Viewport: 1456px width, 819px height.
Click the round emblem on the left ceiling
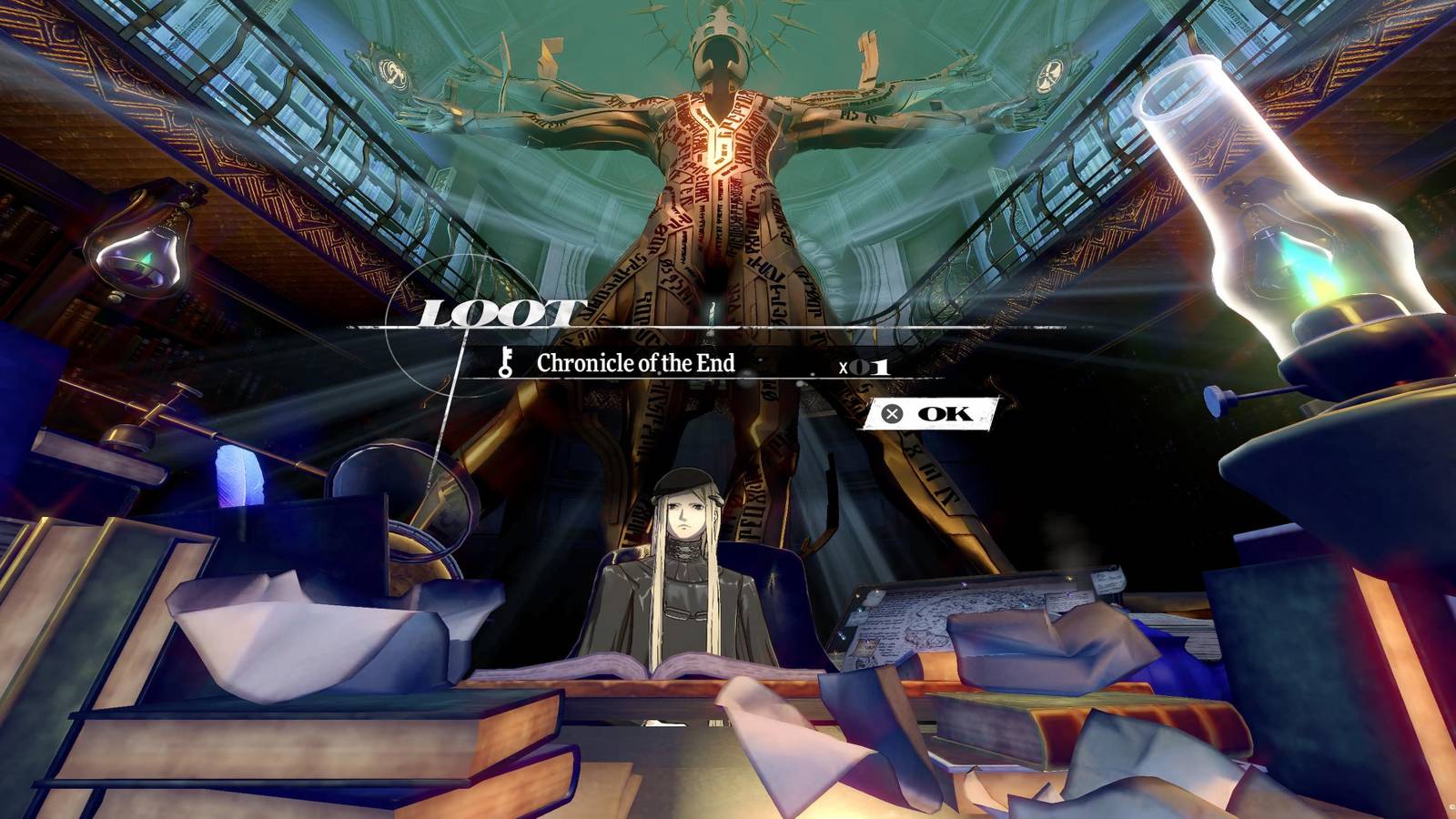(391, 66)
